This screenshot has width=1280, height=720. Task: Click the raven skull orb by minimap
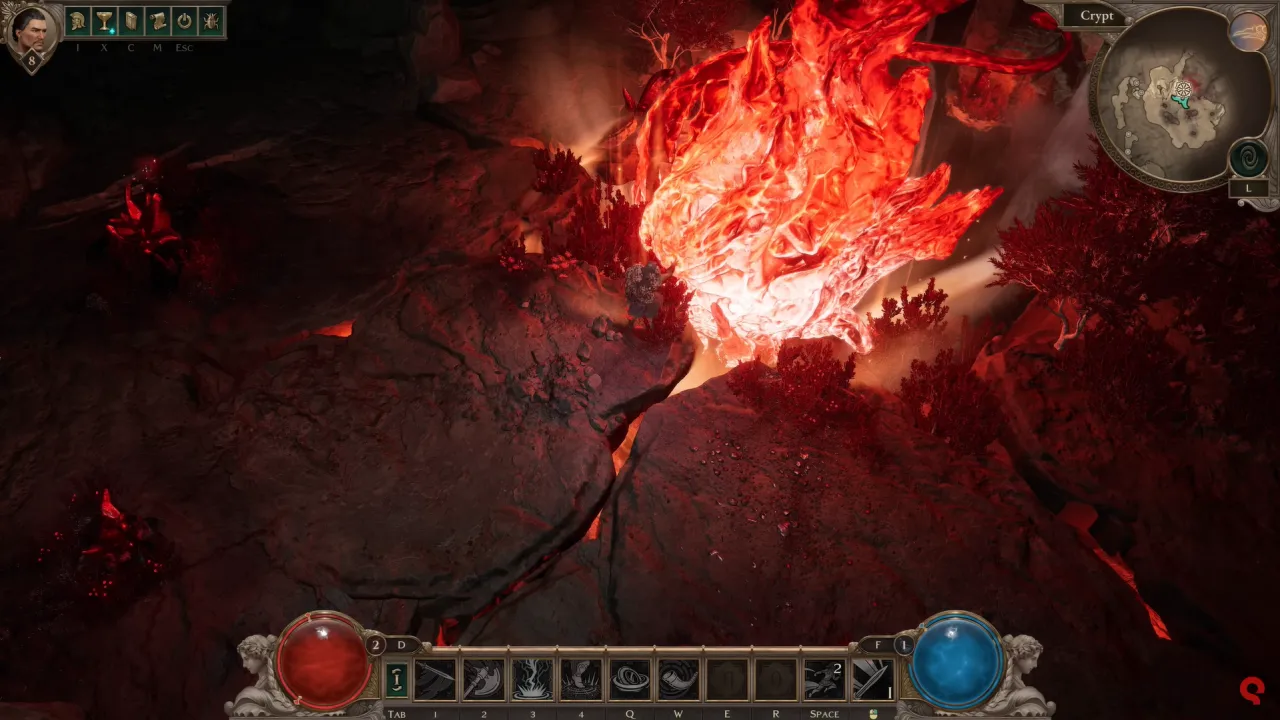coord(1248,32)
